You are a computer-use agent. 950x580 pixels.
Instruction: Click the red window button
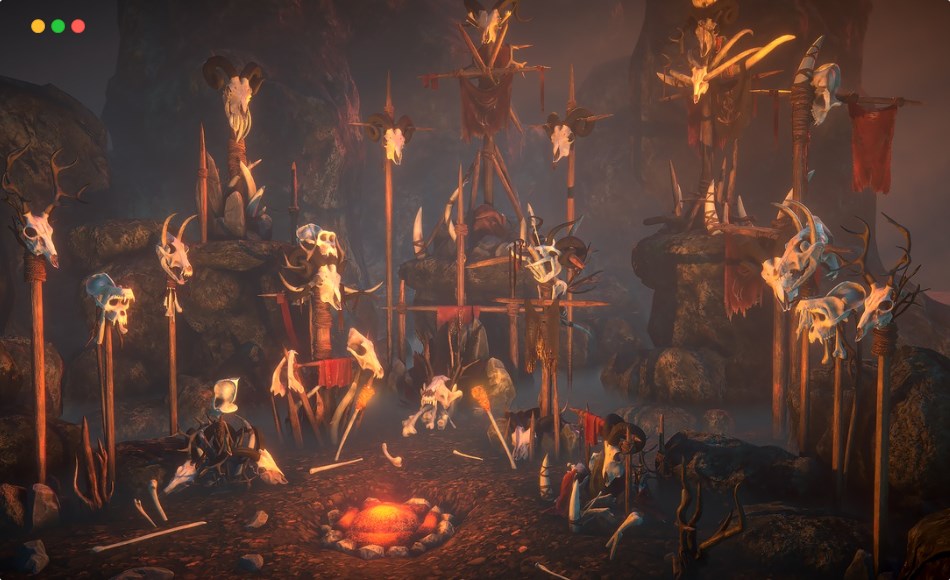[x=78, y=26]
